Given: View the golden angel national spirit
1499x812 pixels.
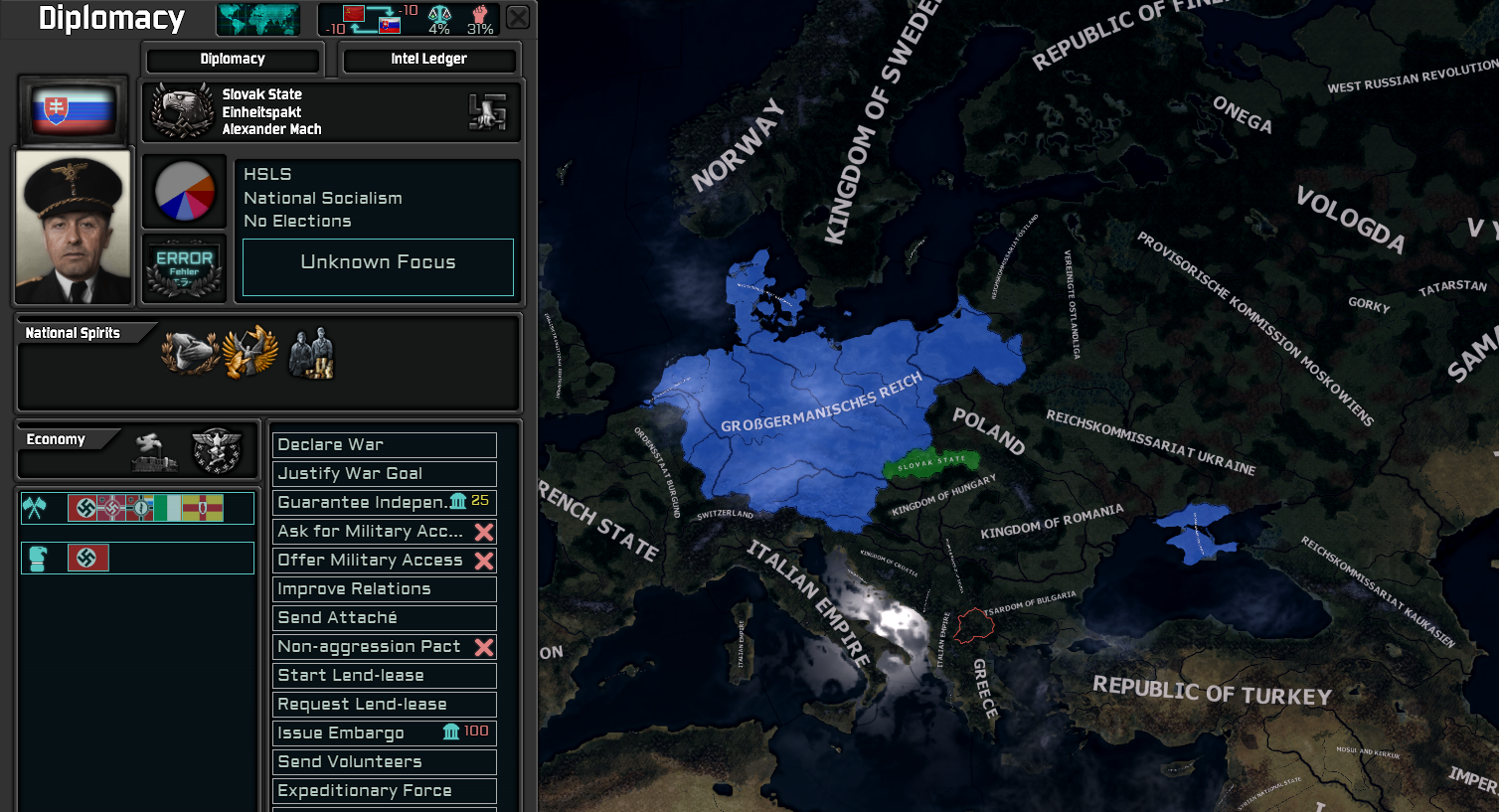Looking at the screenshot, I should click(x=250, y=350).
